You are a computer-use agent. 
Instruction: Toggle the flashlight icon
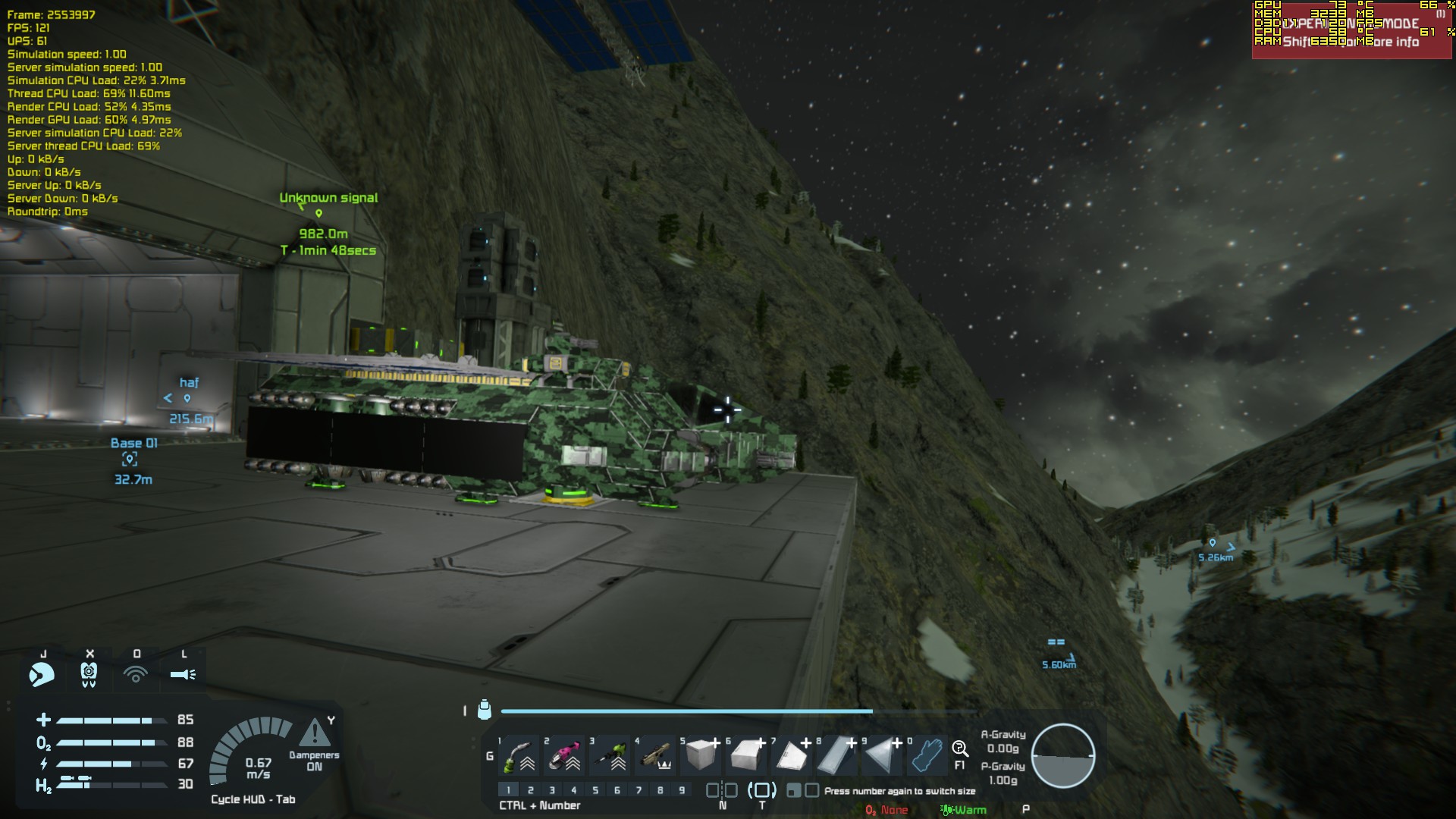(x=183, y=673)
